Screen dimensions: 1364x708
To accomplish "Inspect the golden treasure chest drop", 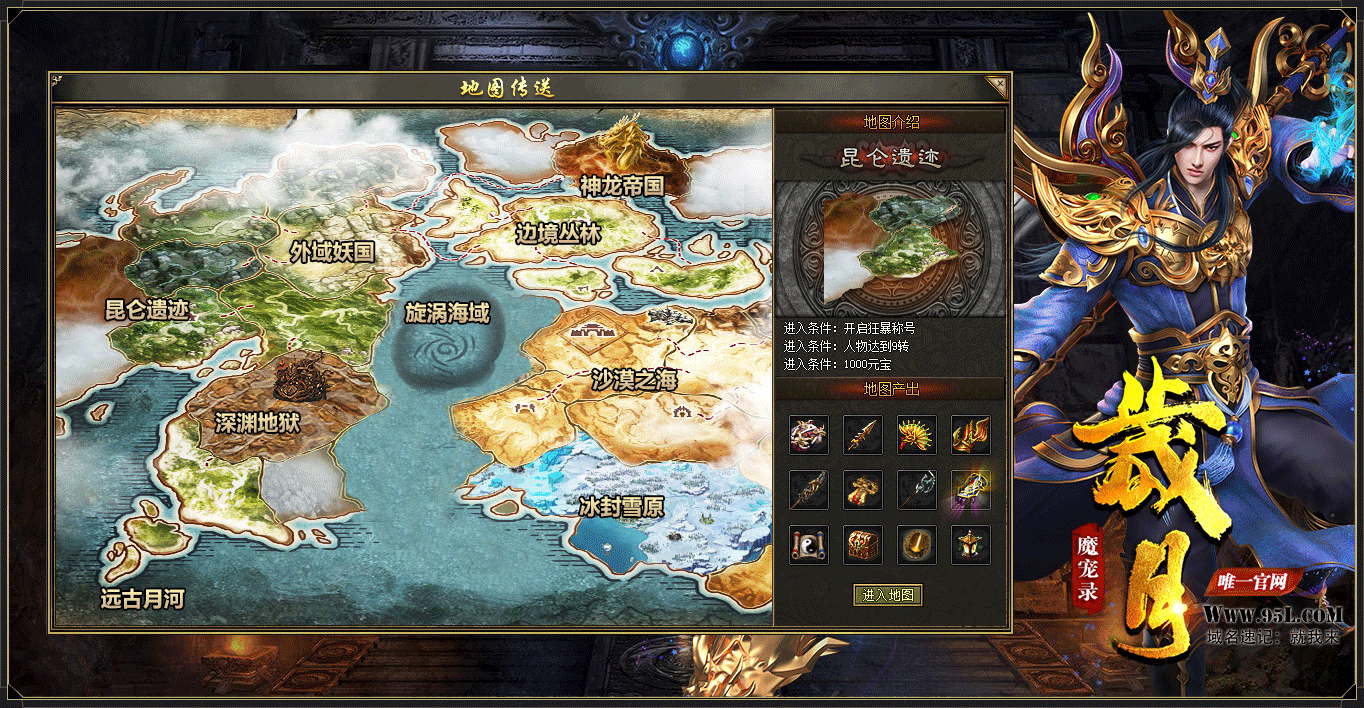I will pyautogui.click(x=862, y=544).
